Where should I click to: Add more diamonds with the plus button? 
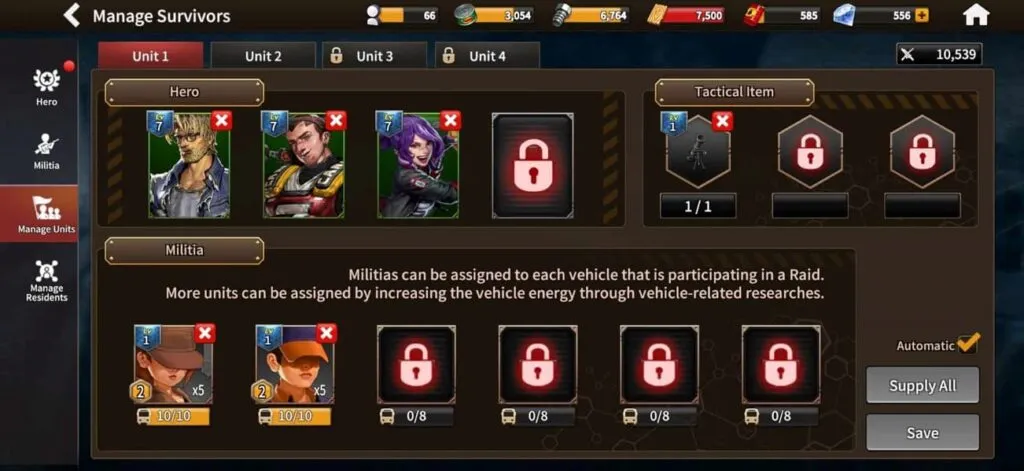[921, 15]
